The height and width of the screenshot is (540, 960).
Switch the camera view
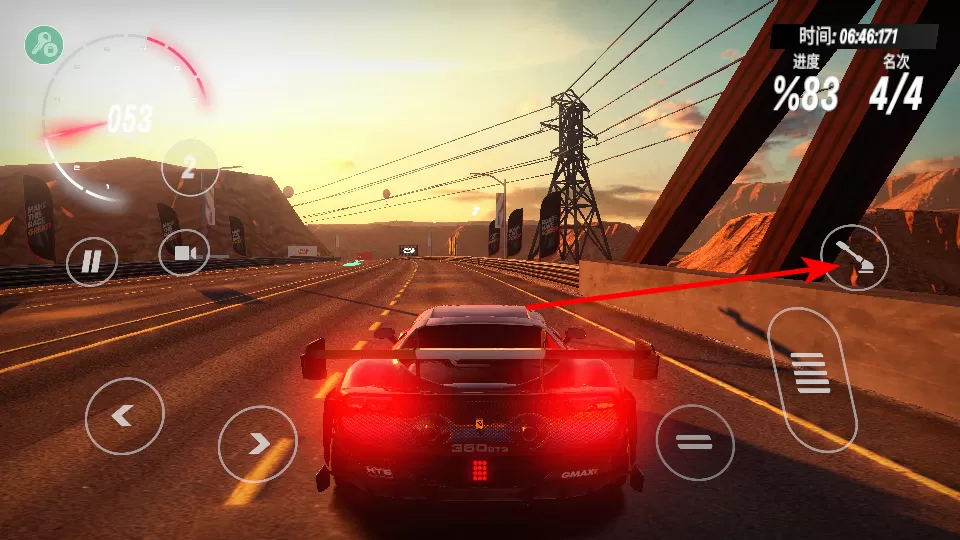pyautogui.click(x=184, y=253)
